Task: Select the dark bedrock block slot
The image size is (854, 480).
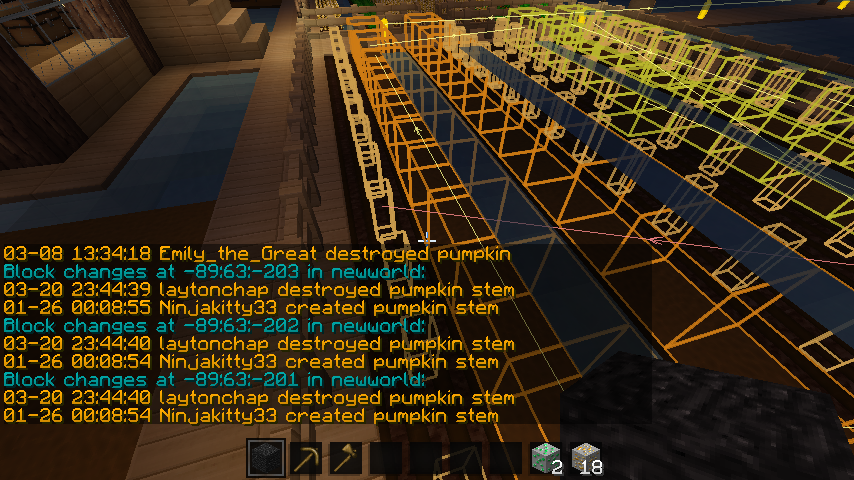Action: tap(266, 459)
